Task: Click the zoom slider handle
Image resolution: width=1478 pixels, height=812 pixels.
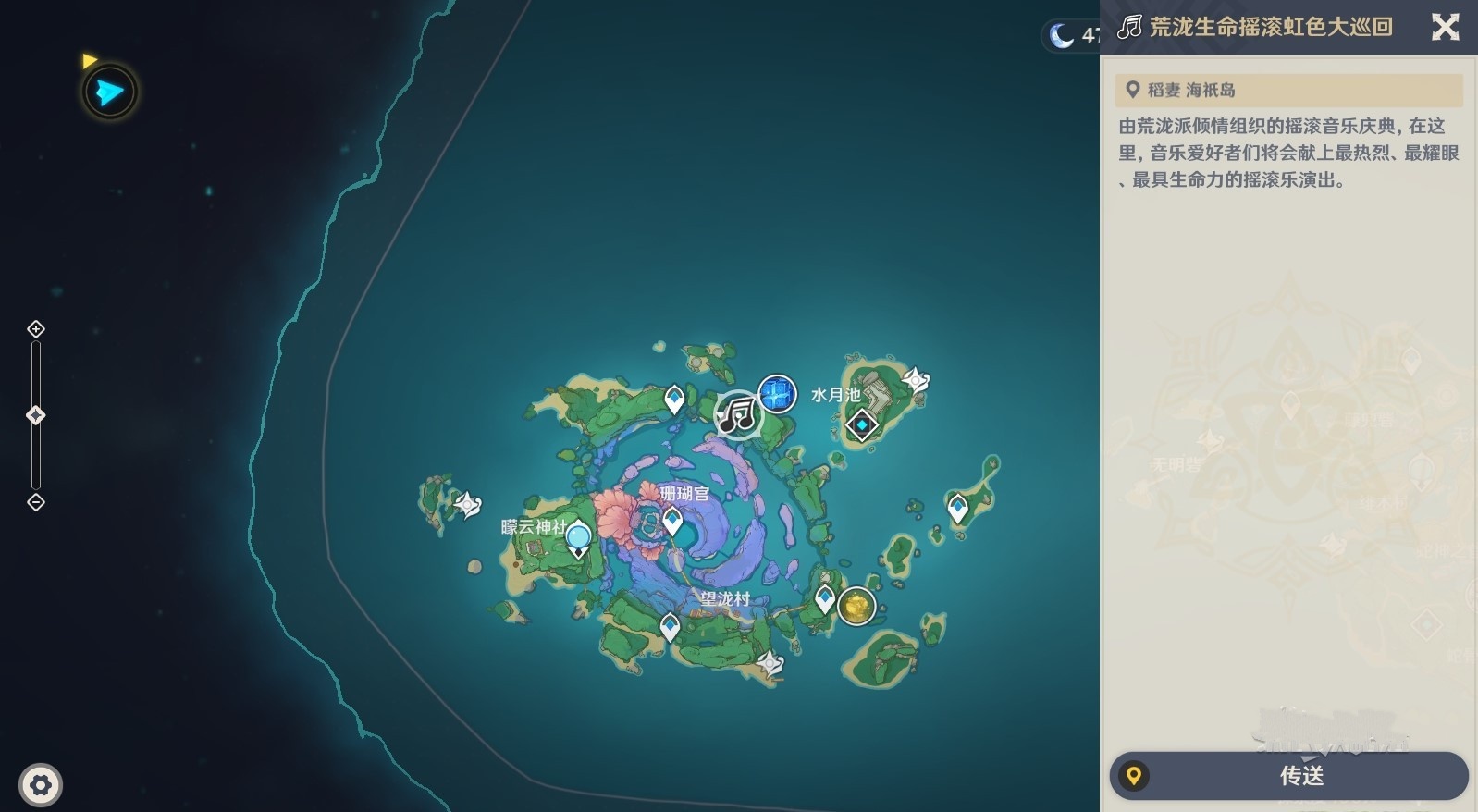Action: click(36, 415)
